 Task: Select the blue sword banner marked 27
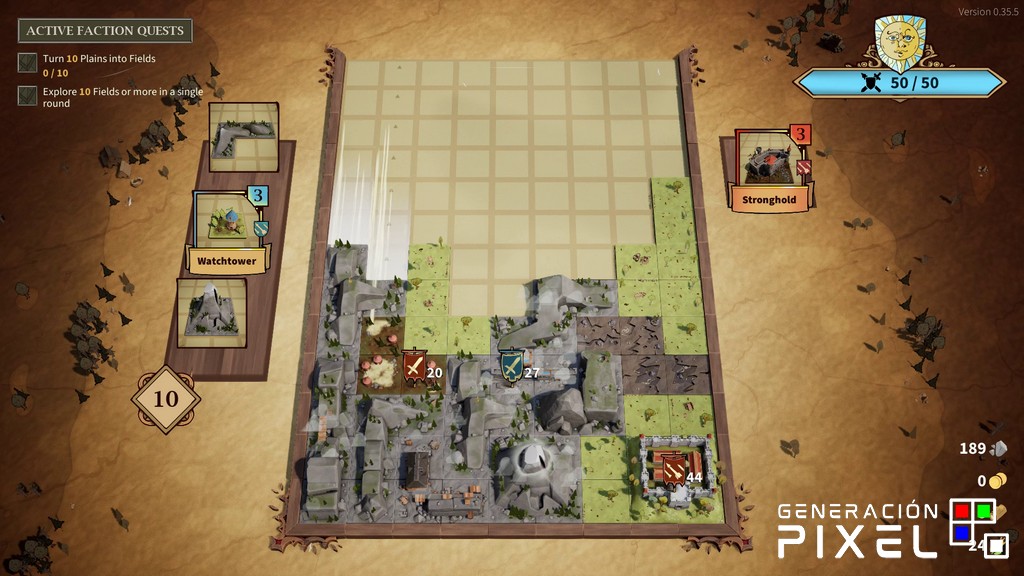tap(511, 367)
